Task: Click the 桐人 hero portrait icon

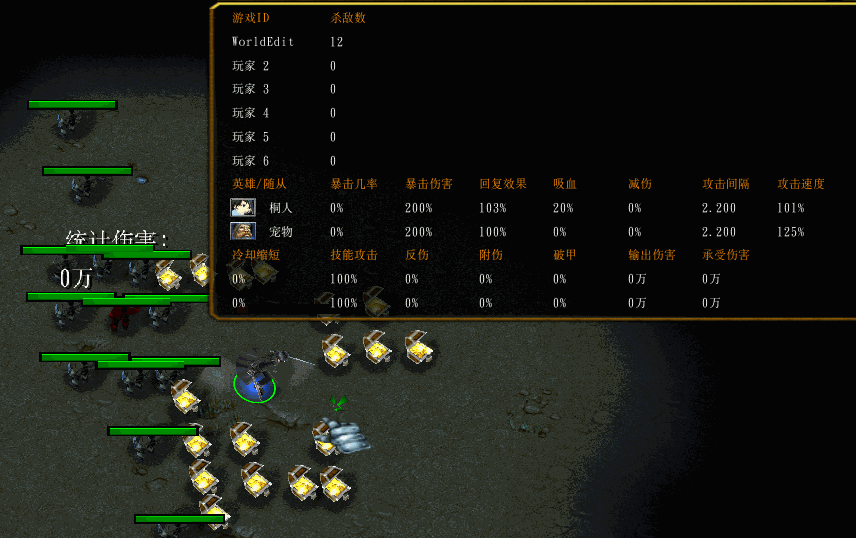Action: point(242,208)
